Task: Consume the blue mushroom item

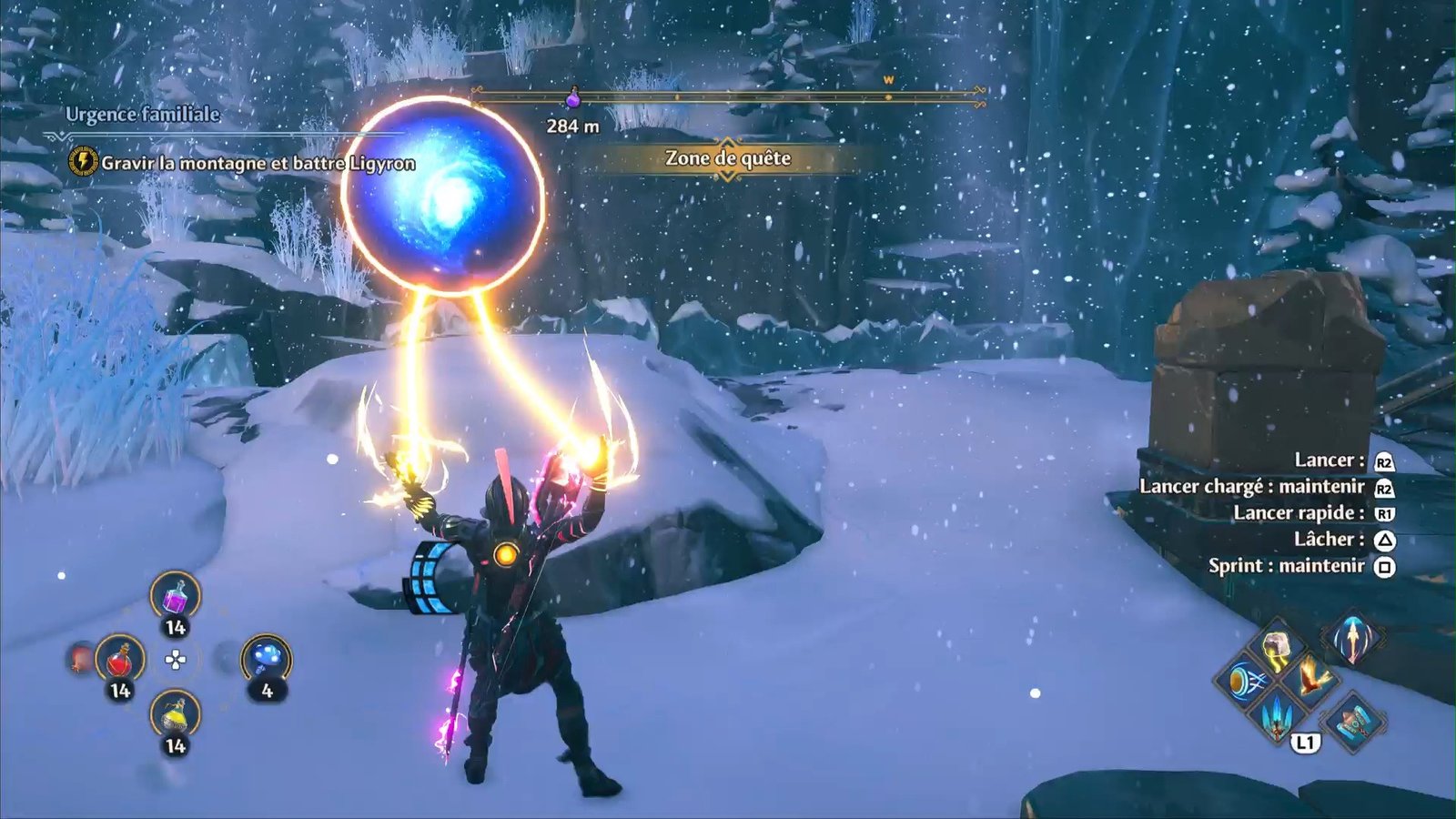Action: coord(267,659)
